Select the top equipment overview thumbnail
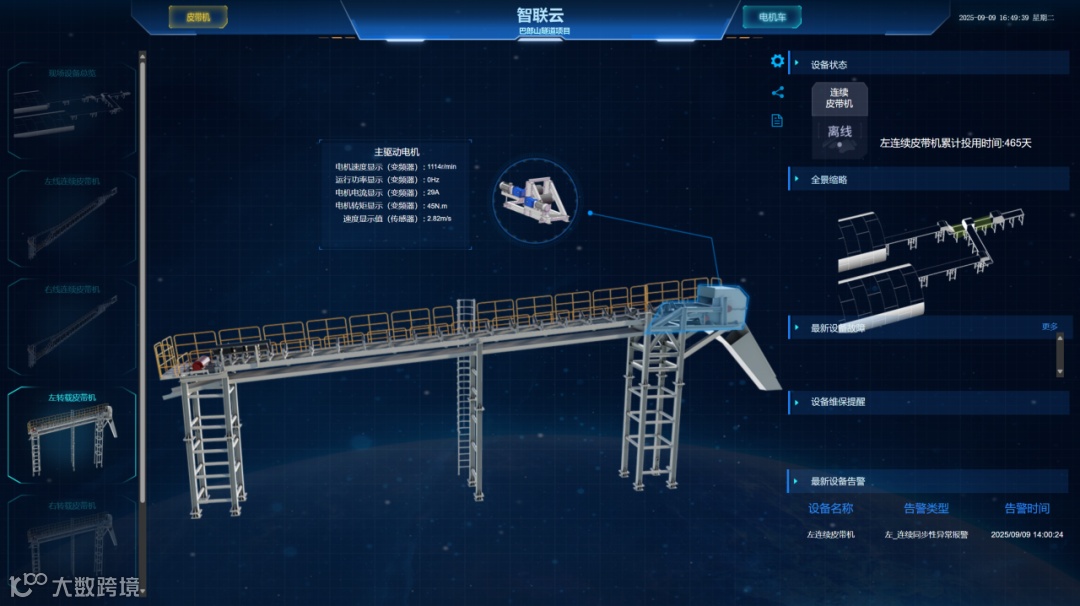Screen dimensions: 1080x606 [x=72, y=108]
